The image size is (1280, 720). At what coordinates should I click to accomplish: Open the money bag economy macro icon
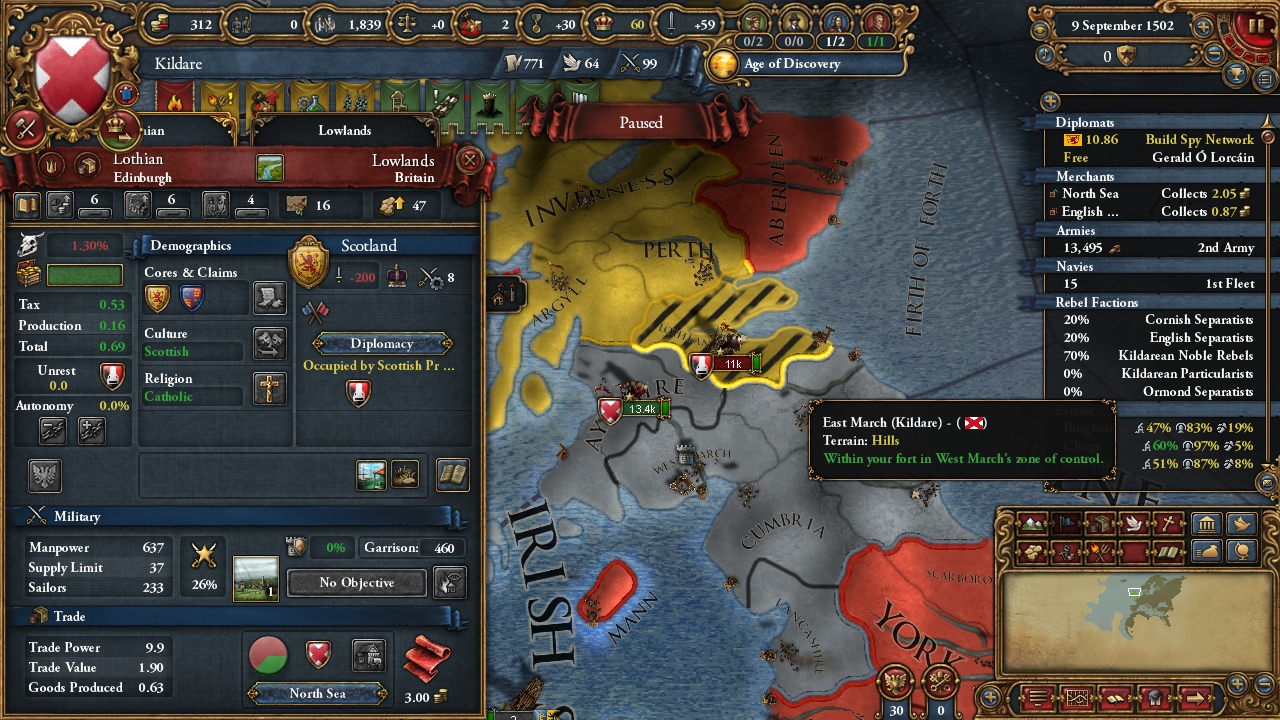[x=1206, y=550]
